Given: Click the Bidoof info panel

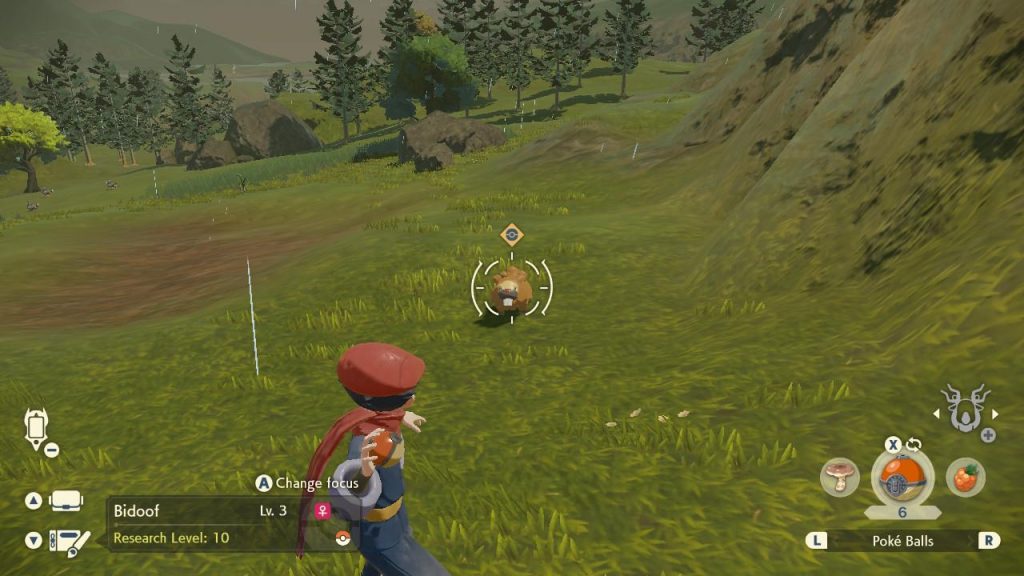Looking at the screenshot, I should (x=222, y=524).
